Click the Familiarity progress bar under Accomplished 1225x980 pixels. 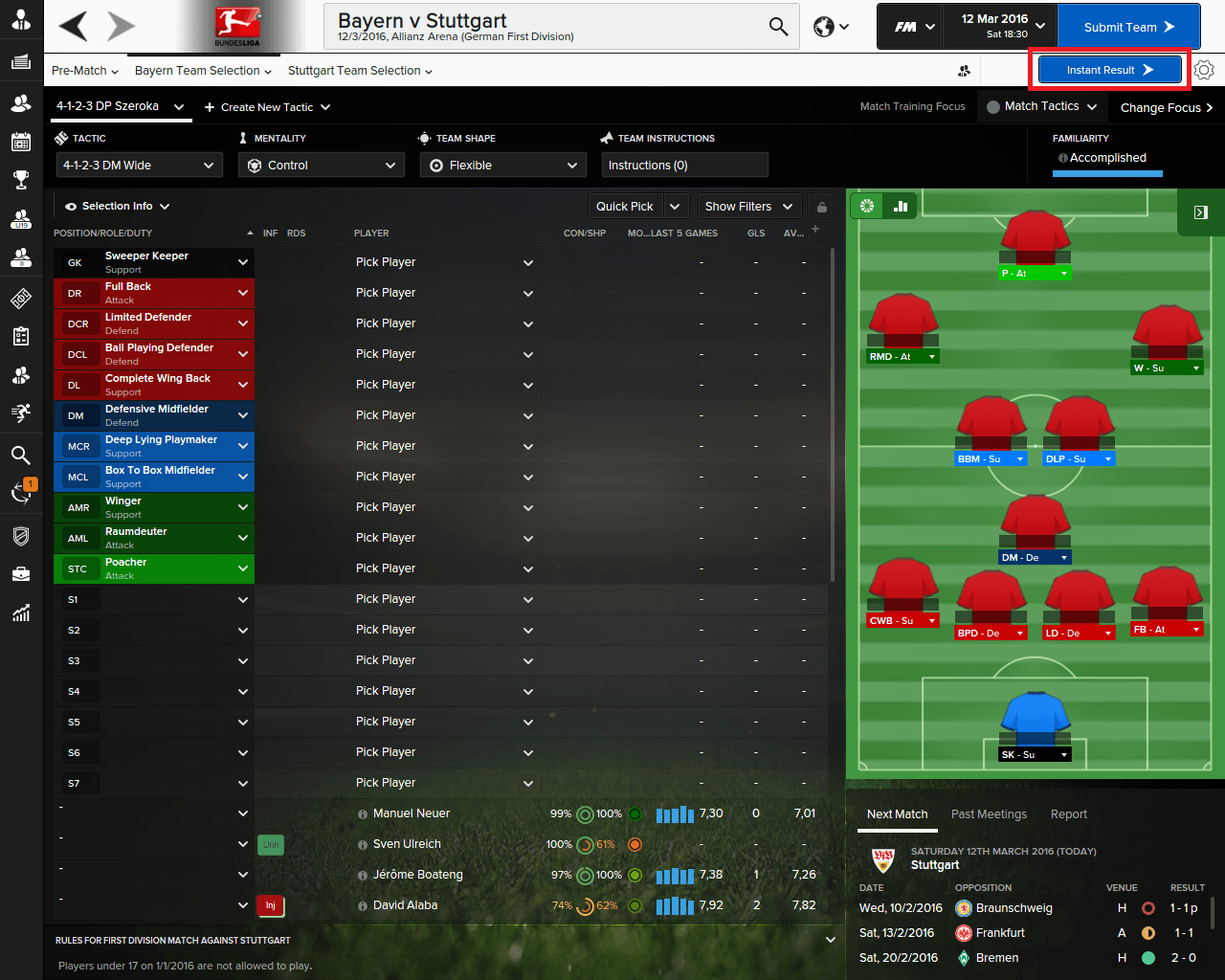(1106, 175)
